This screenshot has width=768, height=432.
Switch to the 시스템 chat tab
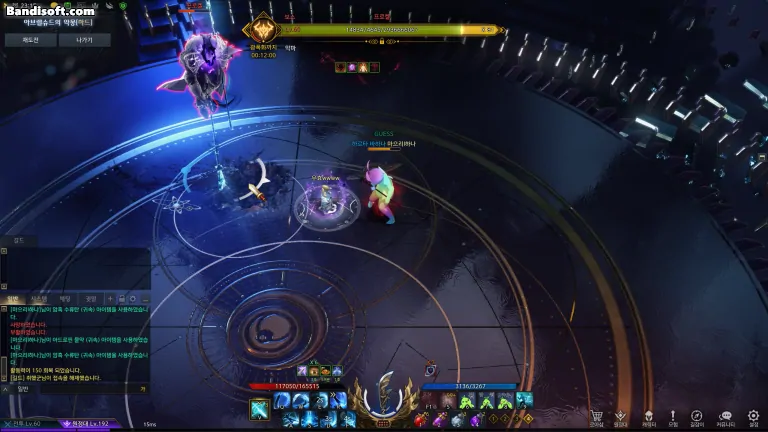38,298
